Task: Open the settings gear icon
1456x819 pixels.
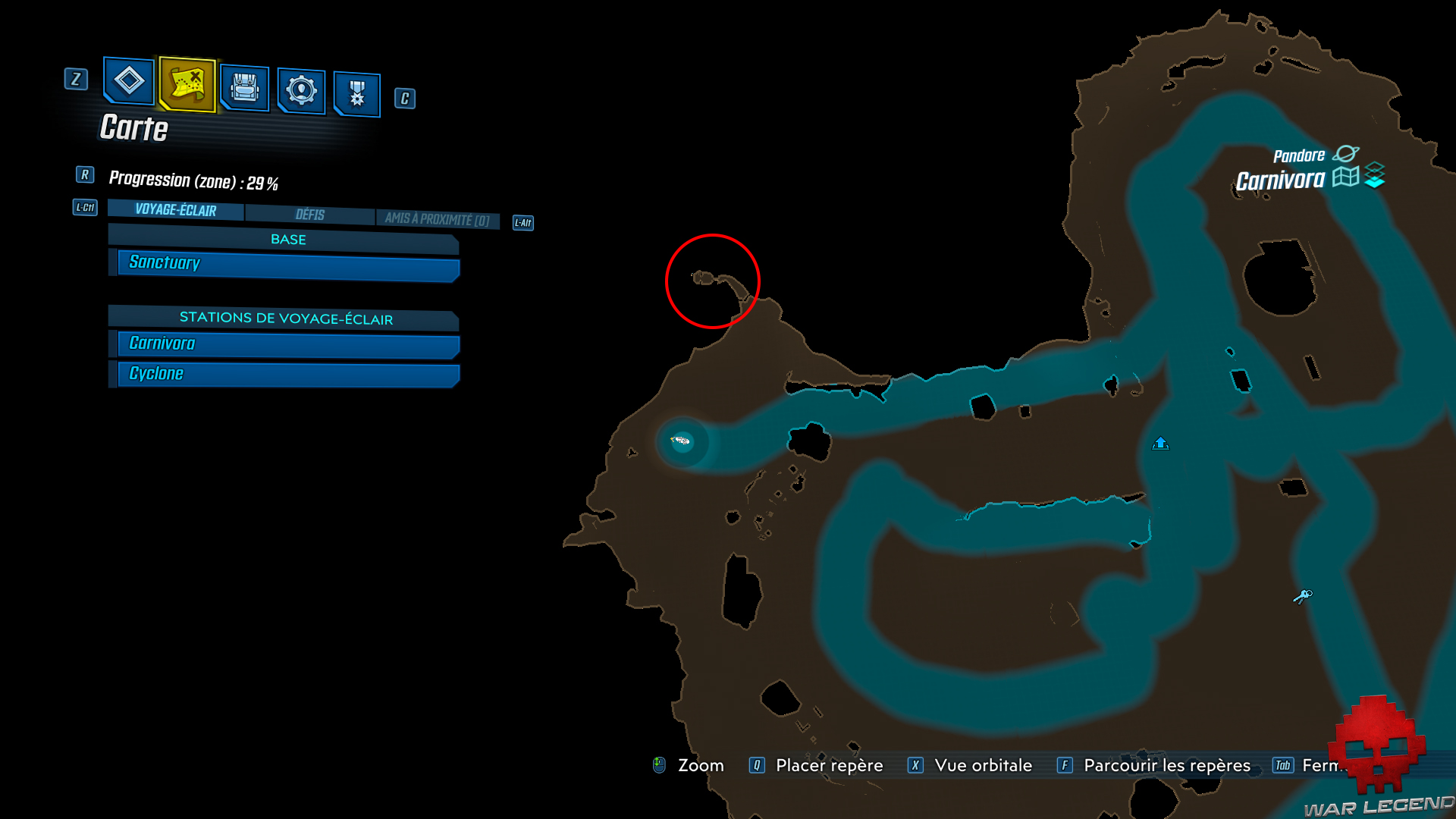Action: (x=301, y=89)
